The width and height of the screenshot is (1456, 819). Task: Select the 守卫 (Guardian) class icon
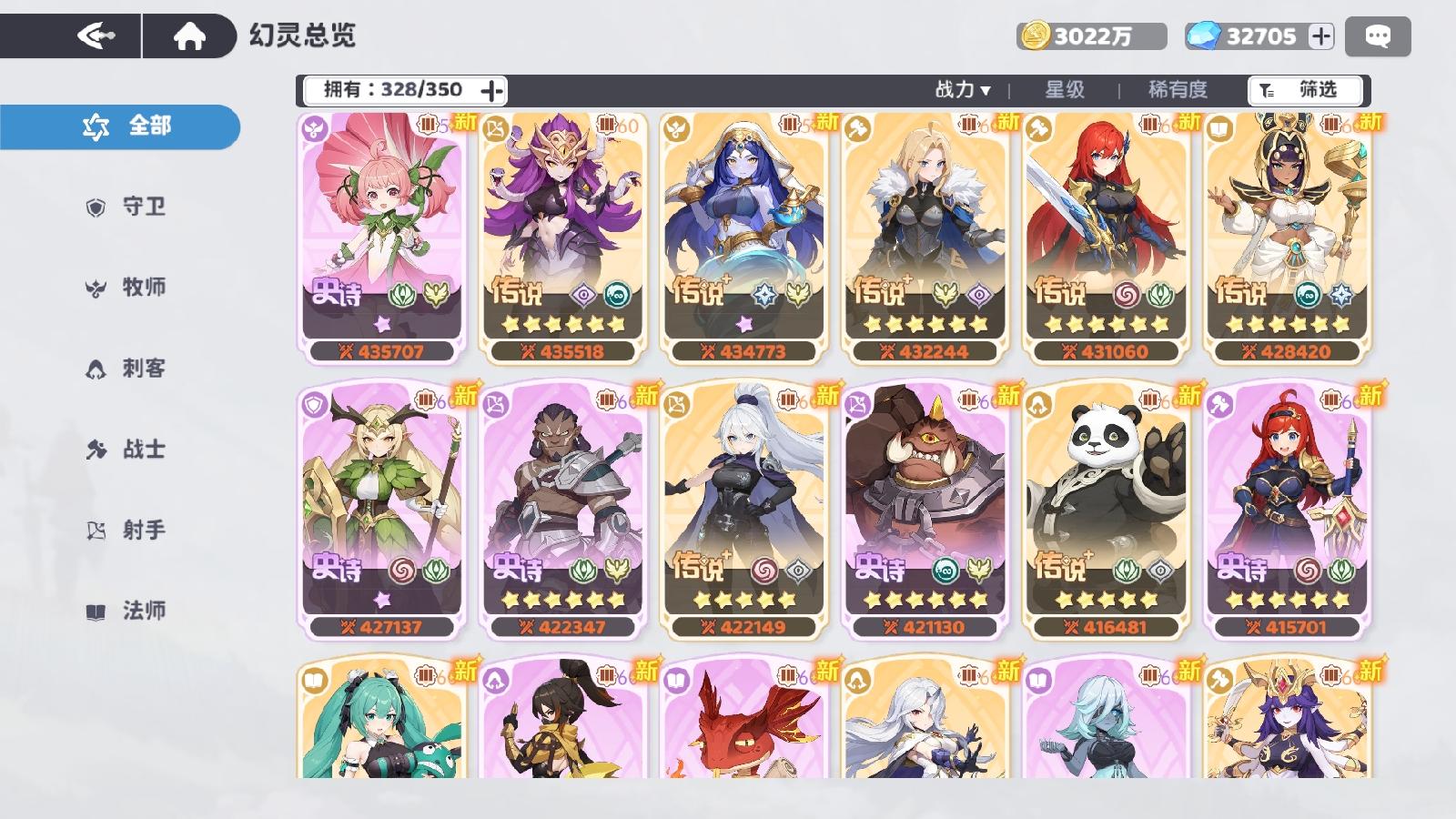click(97, 207)
